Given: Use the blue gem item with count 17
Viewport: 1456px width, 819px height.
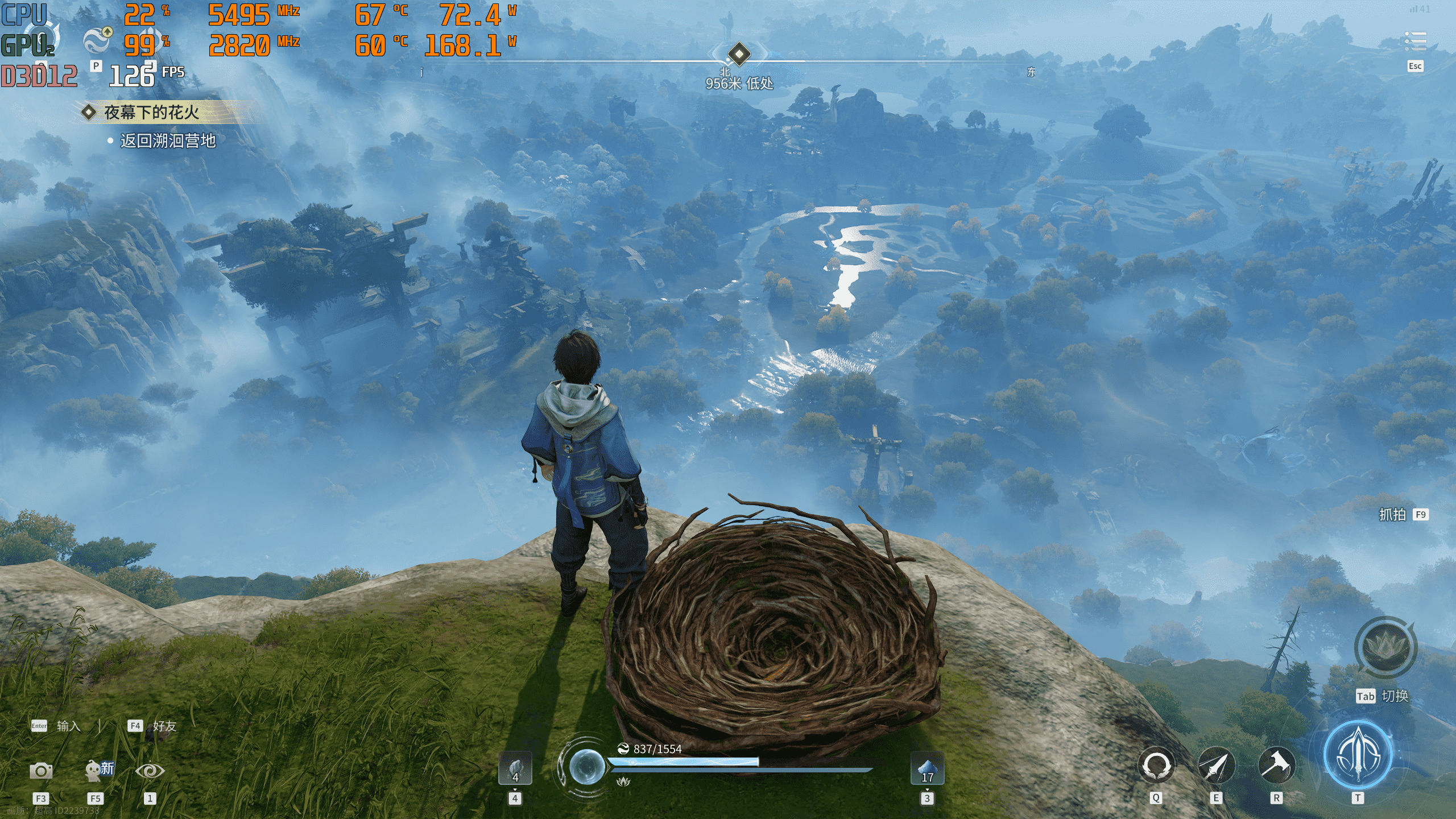Looking at the screenshot, I should coord(927,768).
